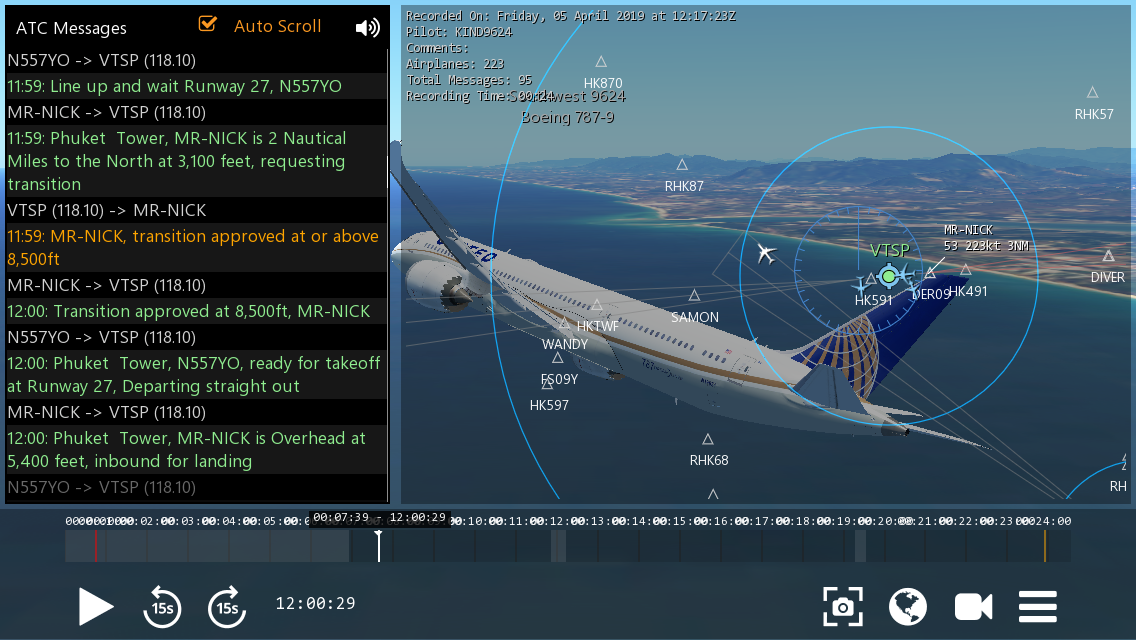Take a screenshot with the camera icon

[843, 606]
